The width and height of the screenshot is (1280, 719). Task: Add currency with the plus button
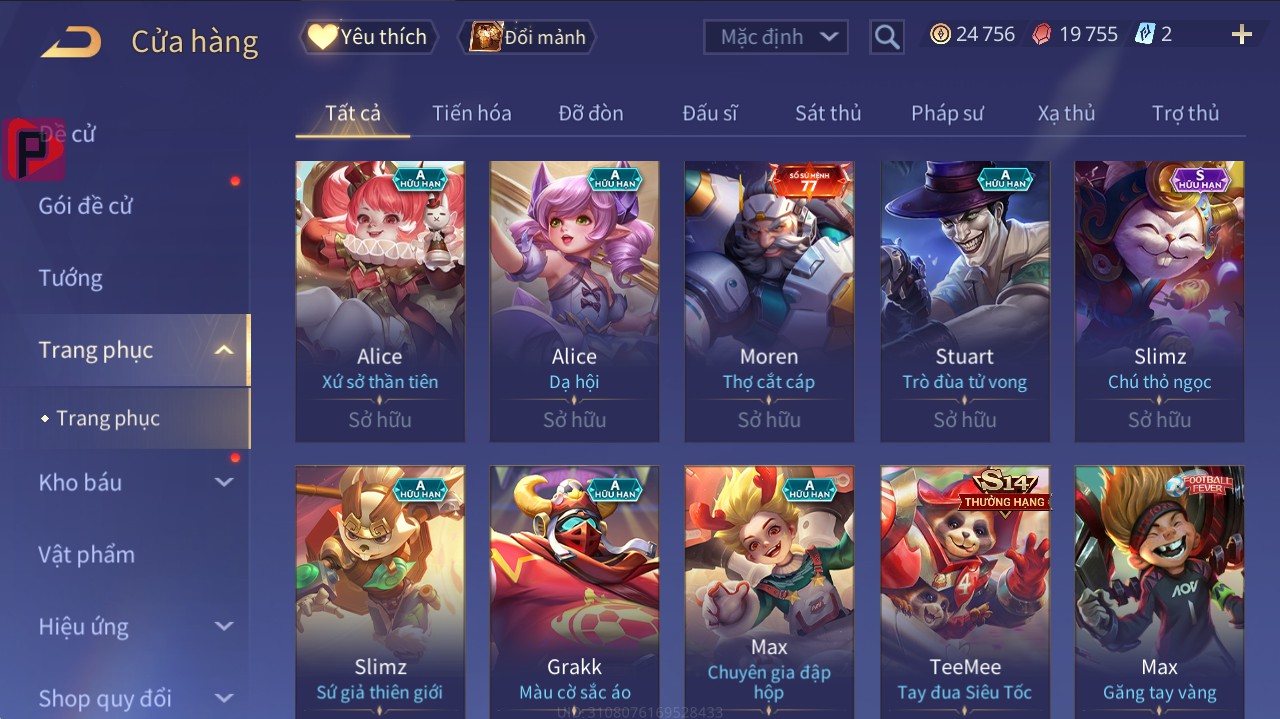click(x=1241, y=35)
